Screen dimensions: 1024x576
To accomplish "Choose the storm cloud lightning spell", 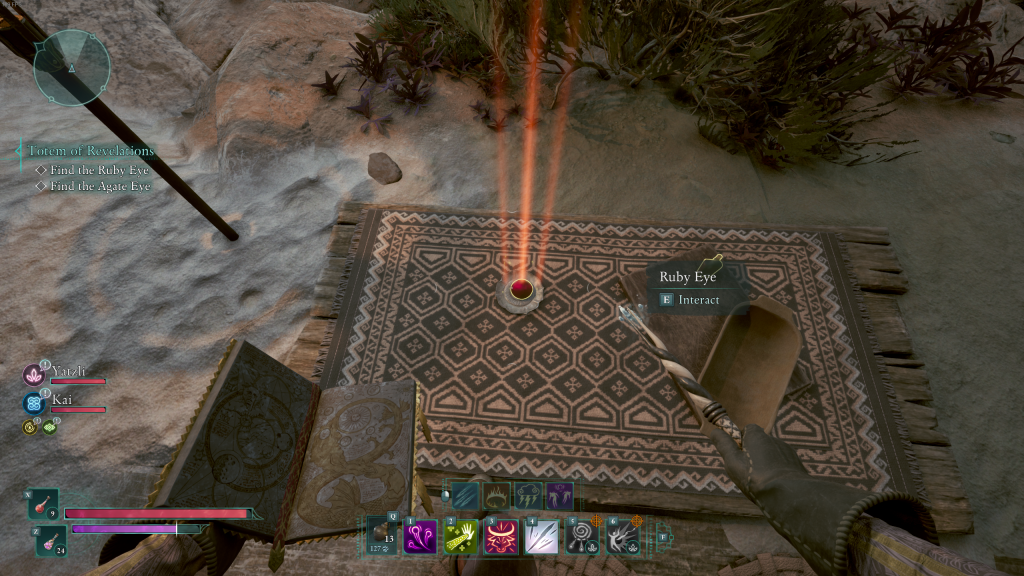I will point(528,495).
